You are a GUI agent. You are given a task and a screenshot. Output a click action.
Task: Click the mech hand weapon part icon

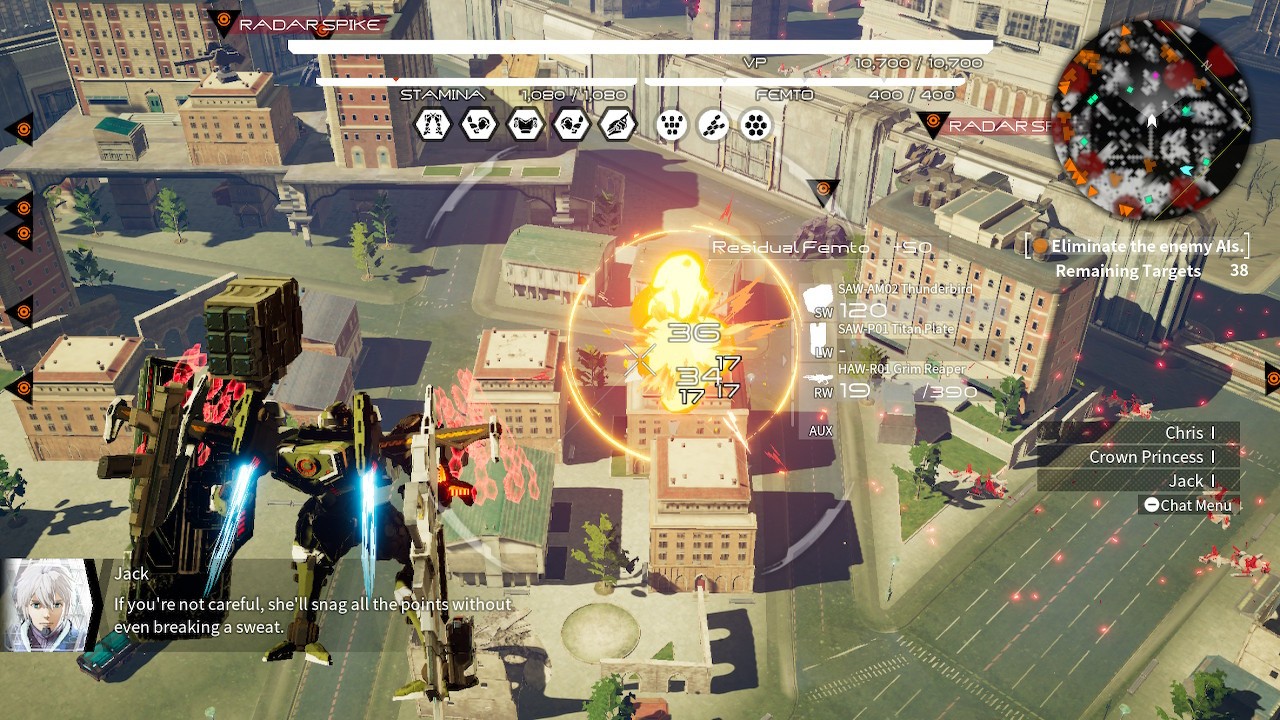[x=617, y=125]
